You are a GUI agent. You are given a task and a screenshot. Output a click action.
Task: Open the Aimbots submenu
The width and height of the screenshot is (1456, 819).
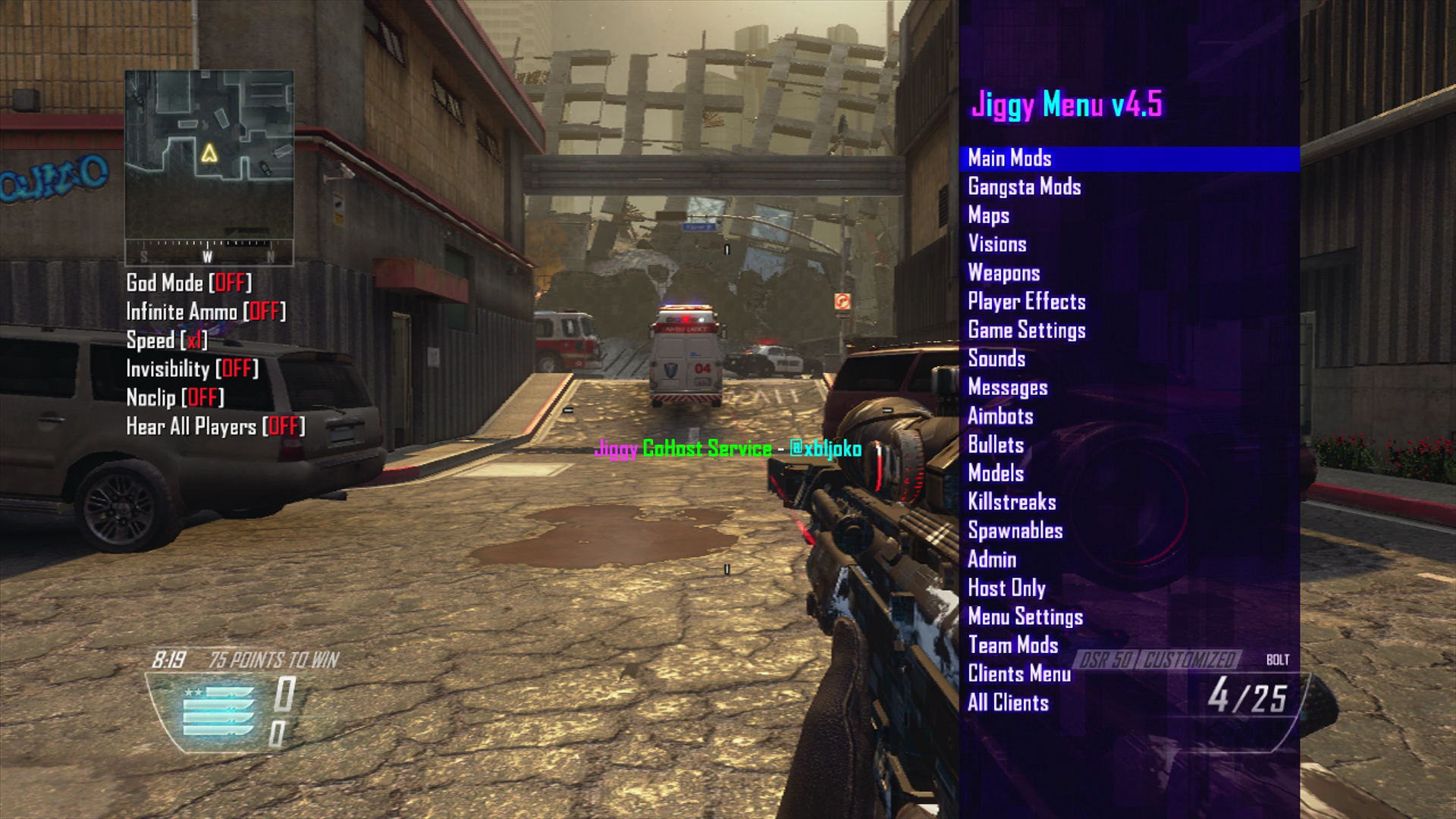(999, 416)
